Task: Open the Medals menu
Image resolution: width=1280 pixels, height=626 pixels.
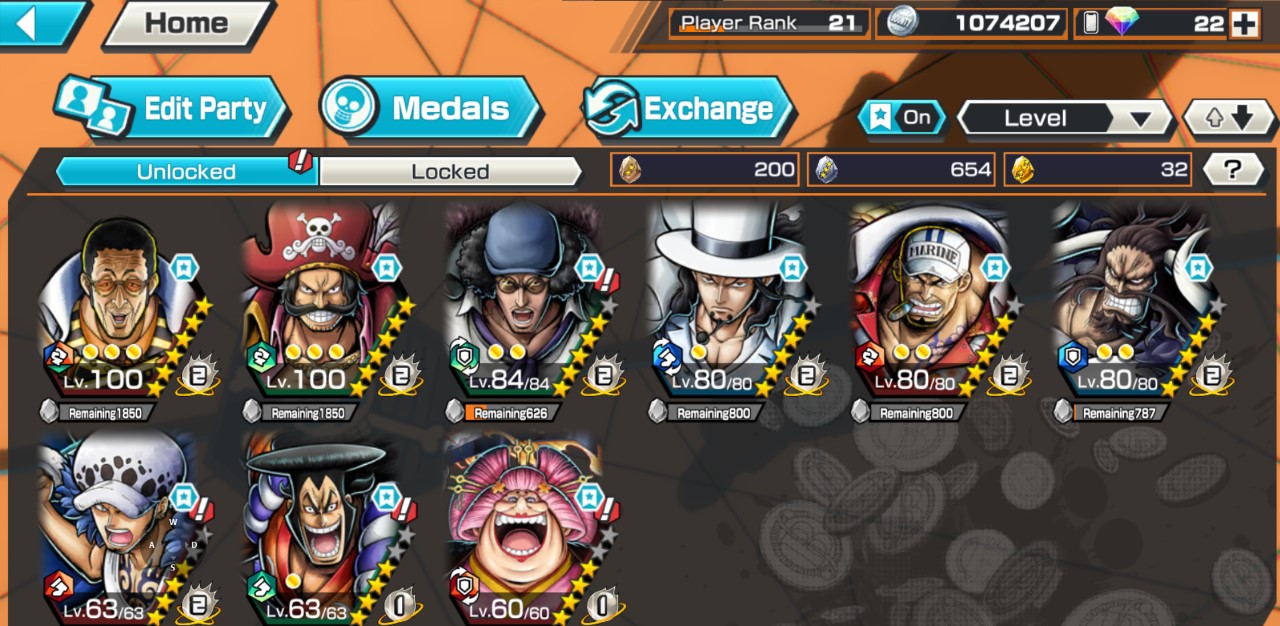Action: tap(432, 108)
